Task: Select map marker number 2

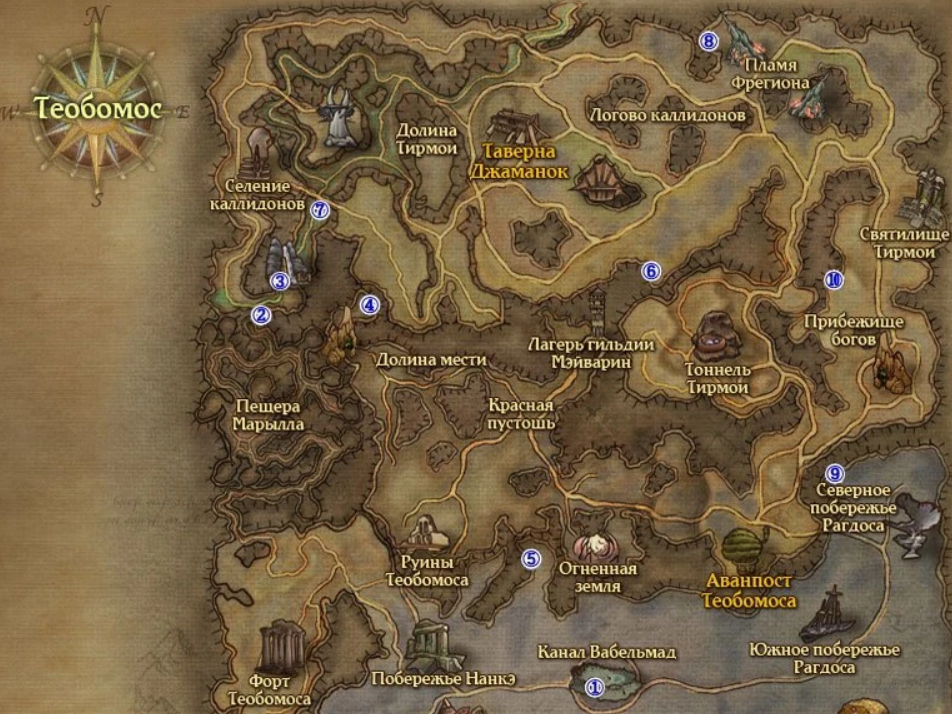Action: click(261, 315)
